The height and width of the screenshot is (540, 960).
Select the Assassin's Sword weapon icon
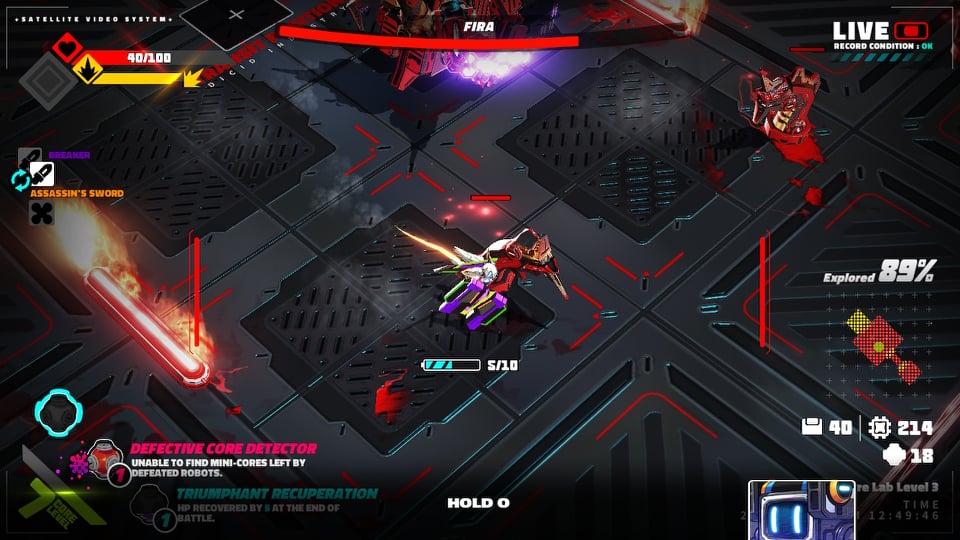pyautogui.click(x=42, y=173)
